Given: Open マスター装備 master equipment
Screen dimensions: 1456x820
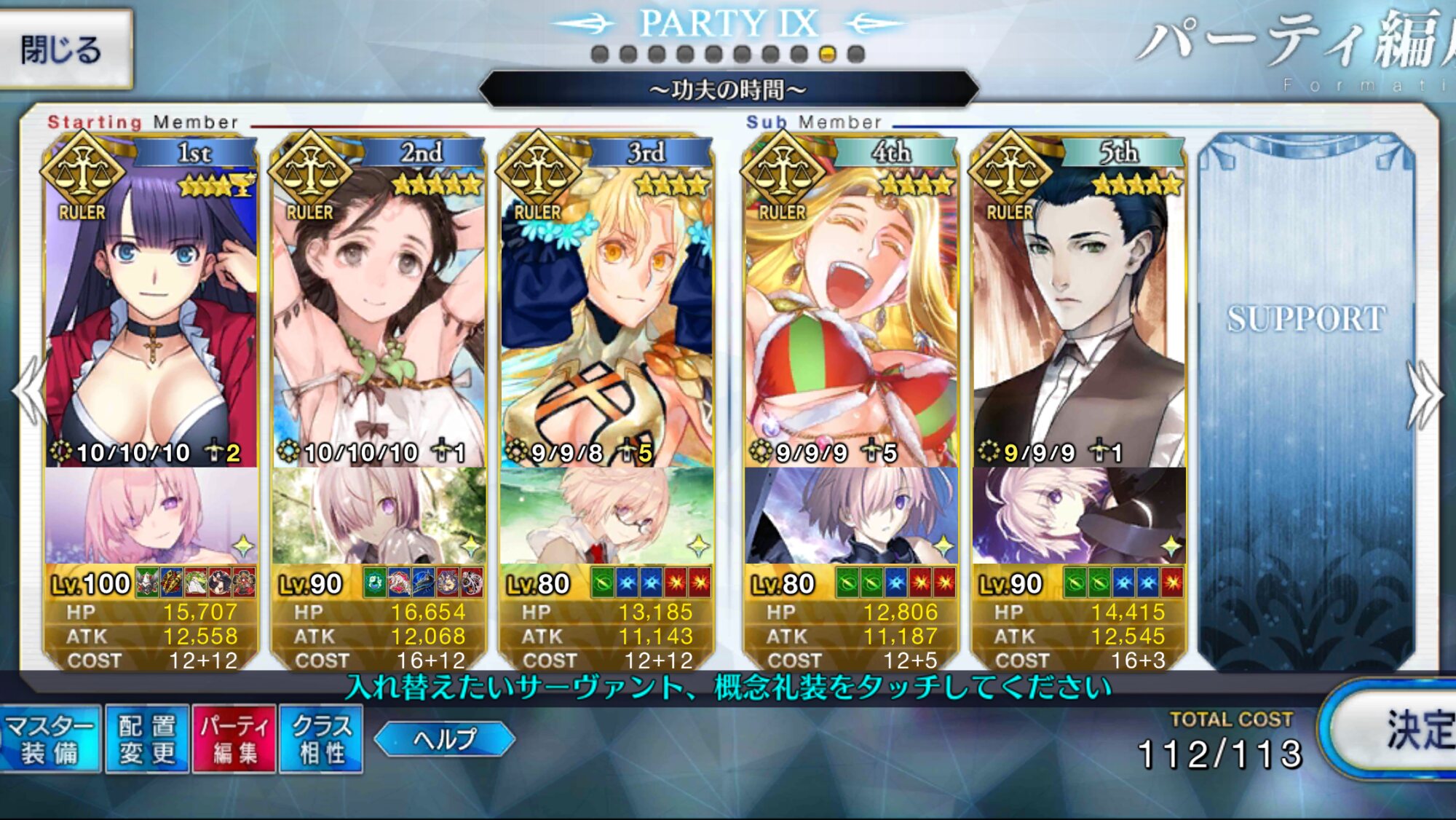Looking at the screenshot, I should coord(50,739).
